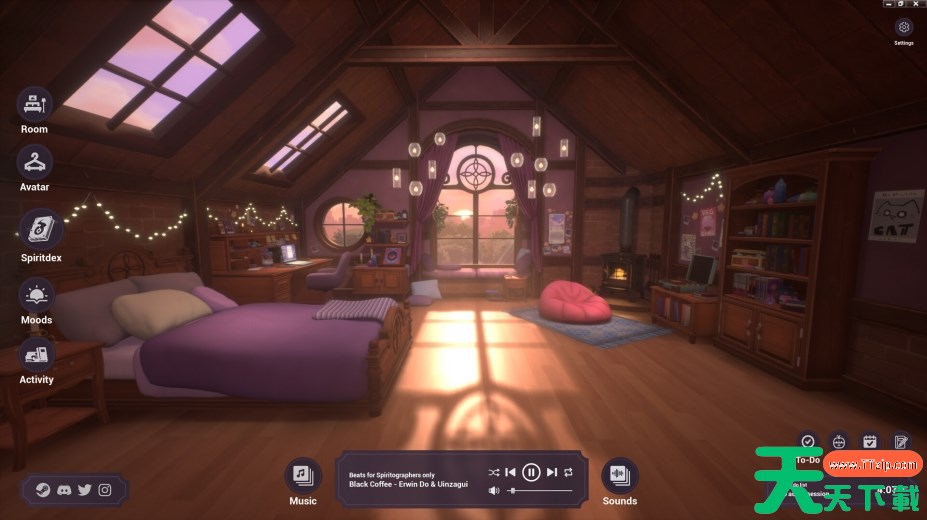
Task: Open the Twitter bird link
Action: [84, 490]
